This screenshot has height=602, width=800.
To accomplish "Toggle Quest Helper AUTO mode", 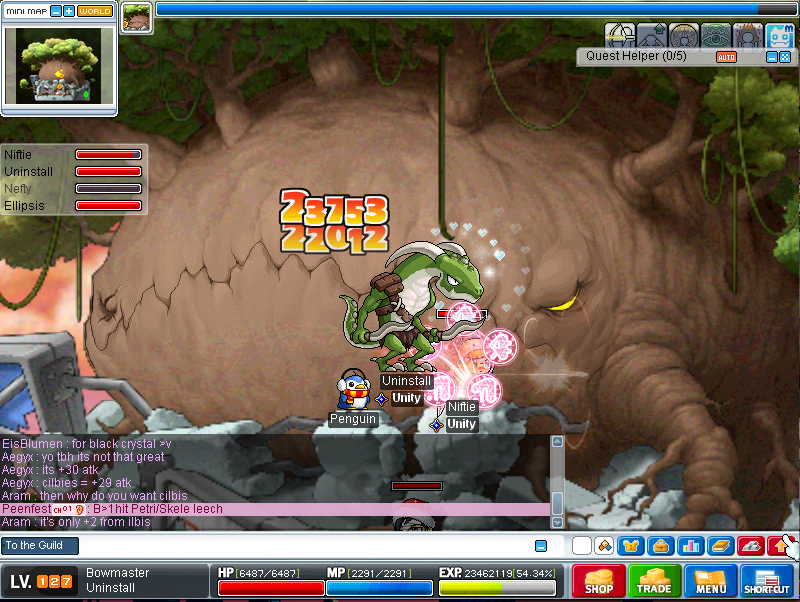I will (726, 57).
